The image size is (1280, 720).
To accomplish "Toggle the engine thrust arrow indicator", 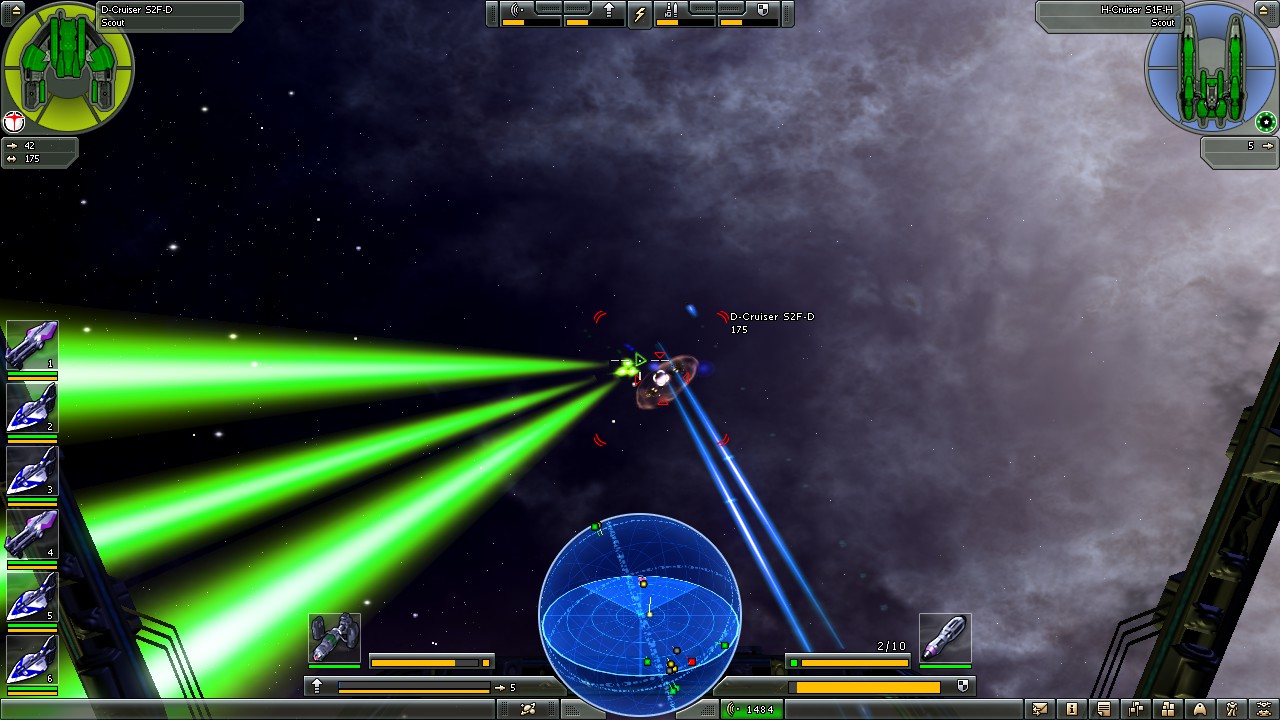I will coord(609,10).
